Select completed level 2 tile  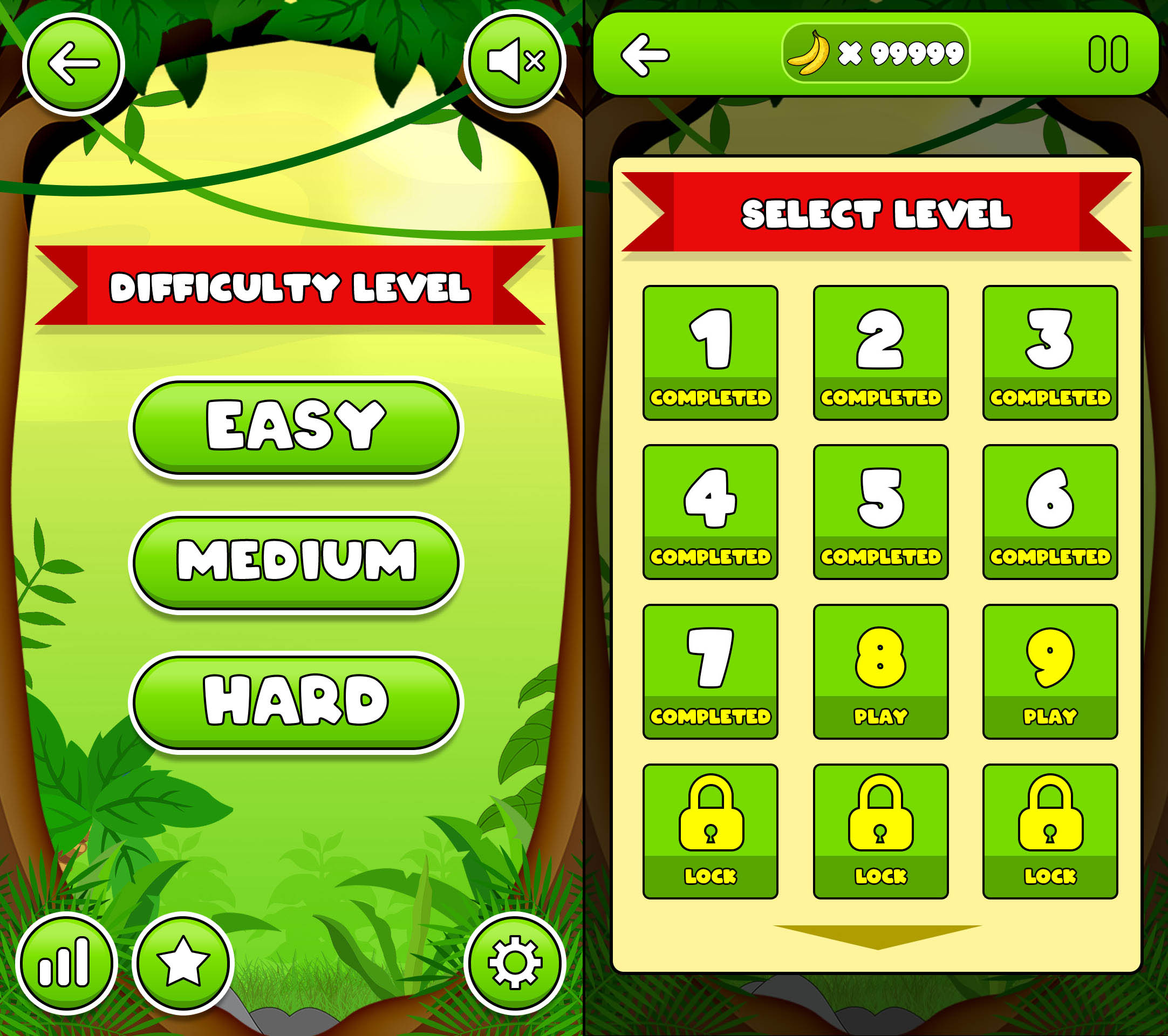coord(880,352)
